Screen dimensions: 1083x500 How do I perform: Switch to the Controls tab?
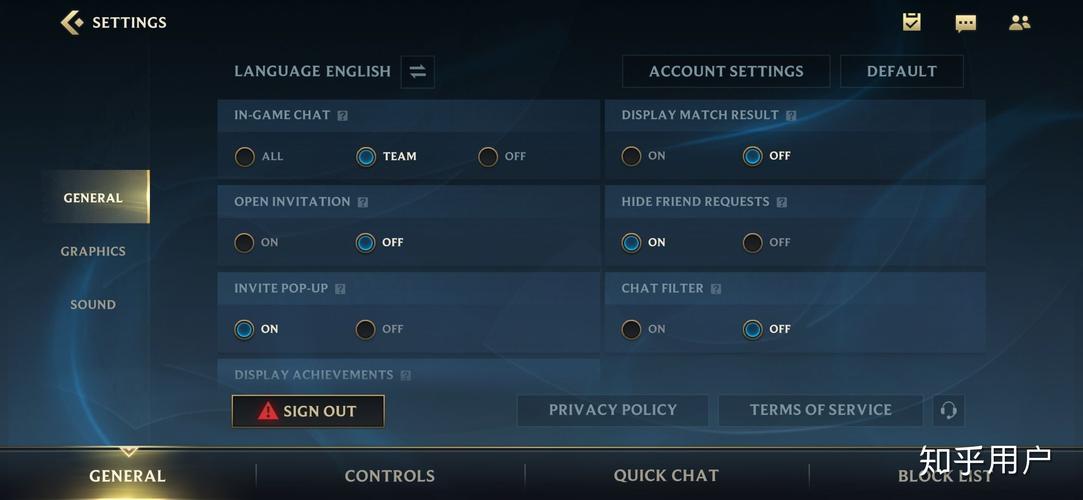coord(389,476)
